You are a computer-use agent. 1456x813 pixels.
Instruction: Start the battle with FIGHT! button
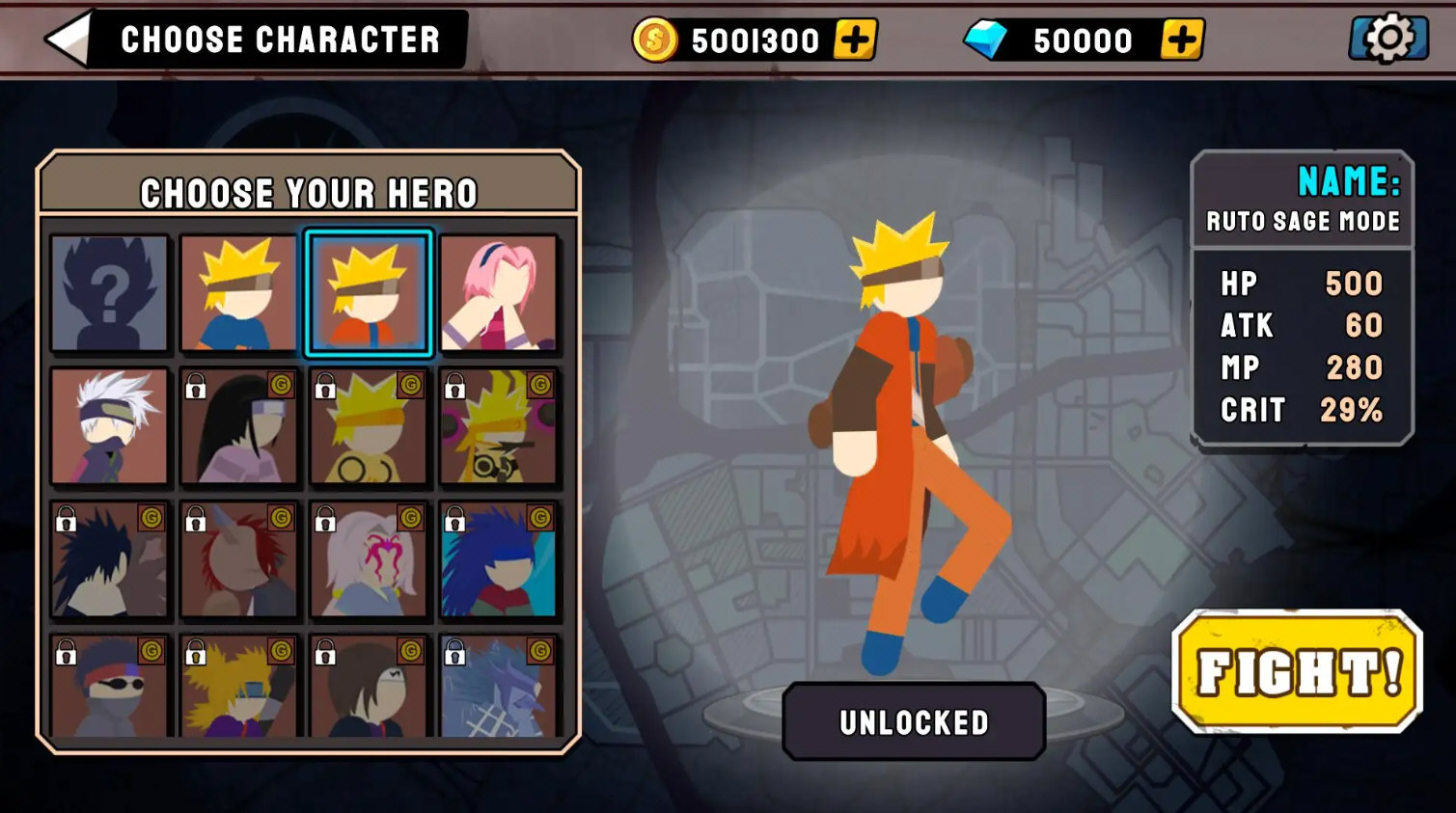(x=1297, y=672)
